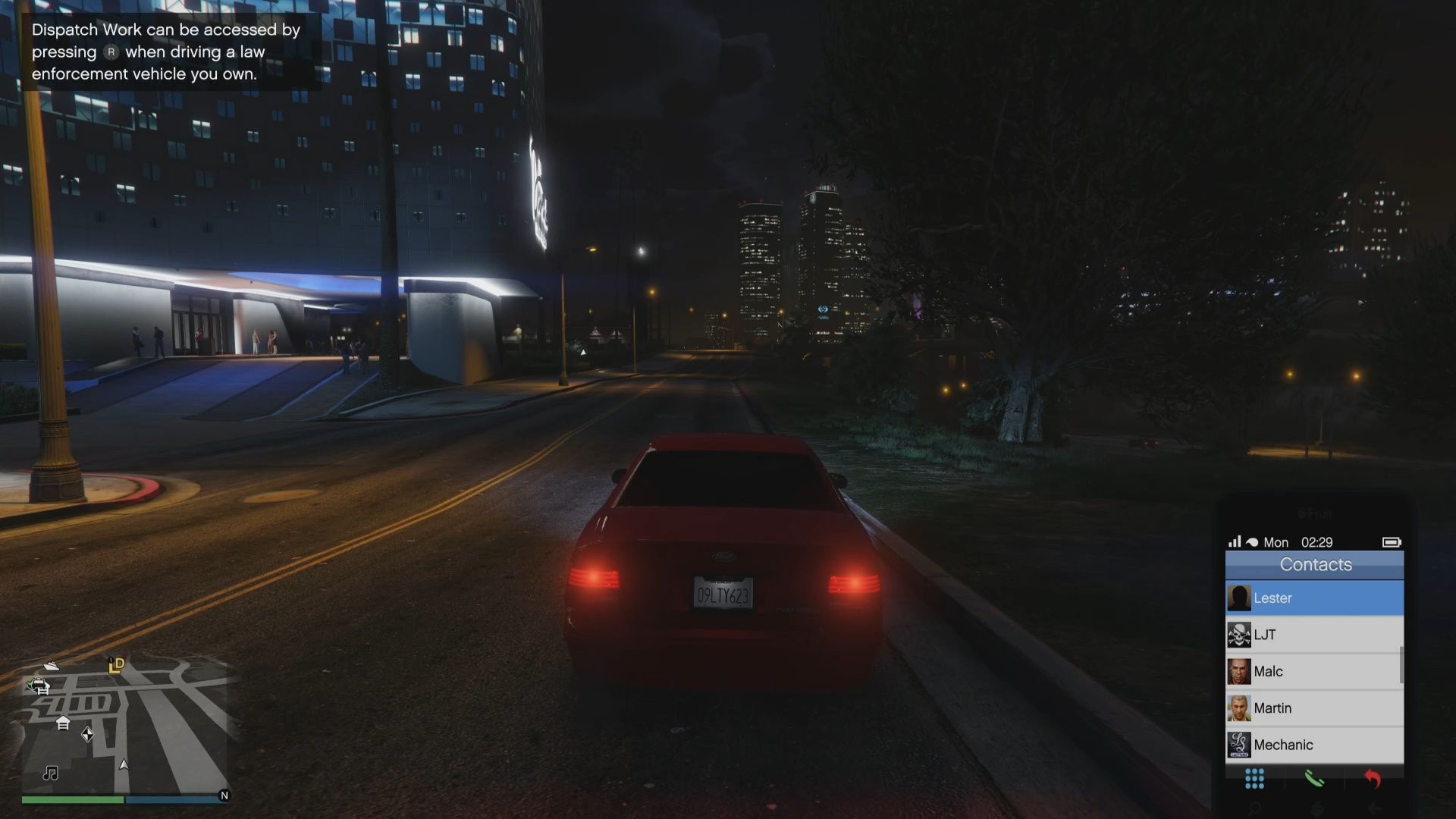1456x819 pixels.
Task: Select the police vehicle blip on the minimap
Action: [38, 685]
